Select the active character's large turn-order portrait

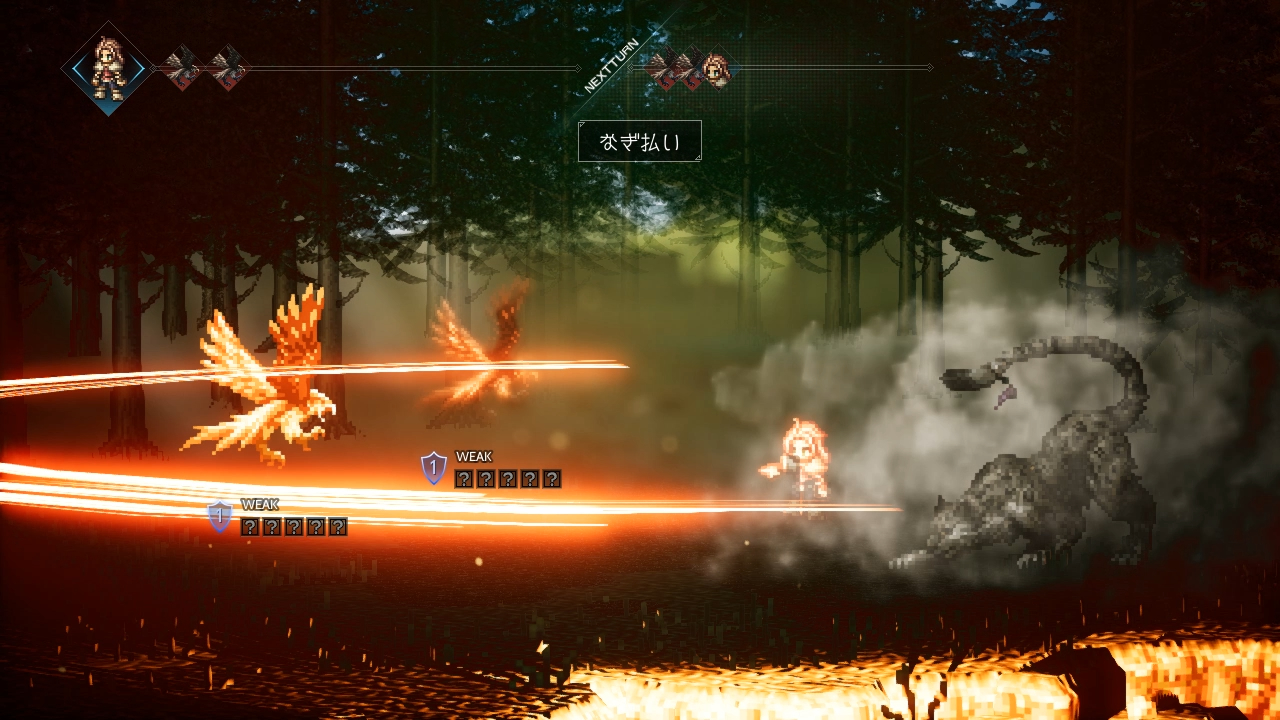[x=107, y=68]
